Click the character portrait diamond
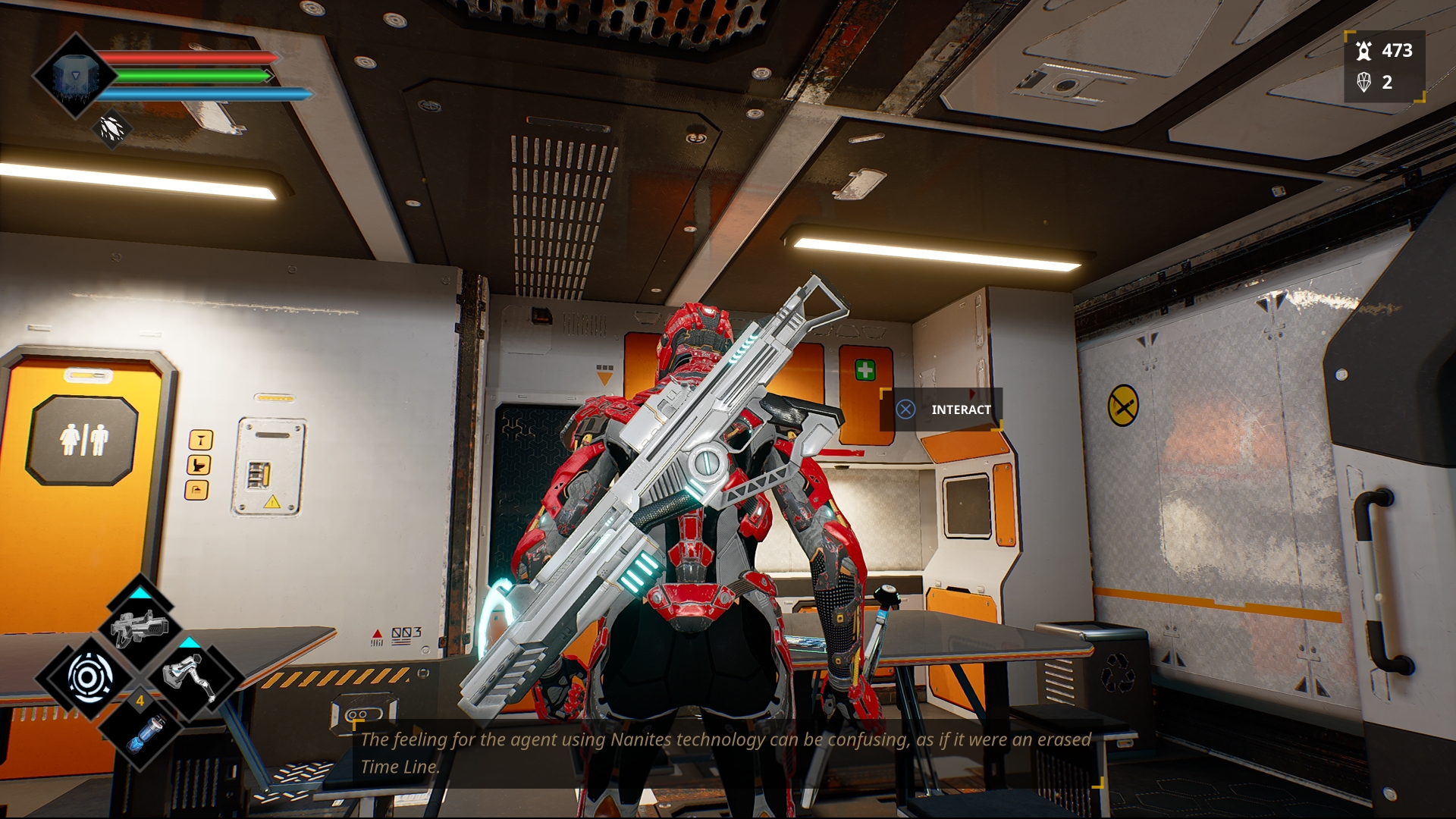The width and height of the screenshot is (1456, 819). coord(74,75)
